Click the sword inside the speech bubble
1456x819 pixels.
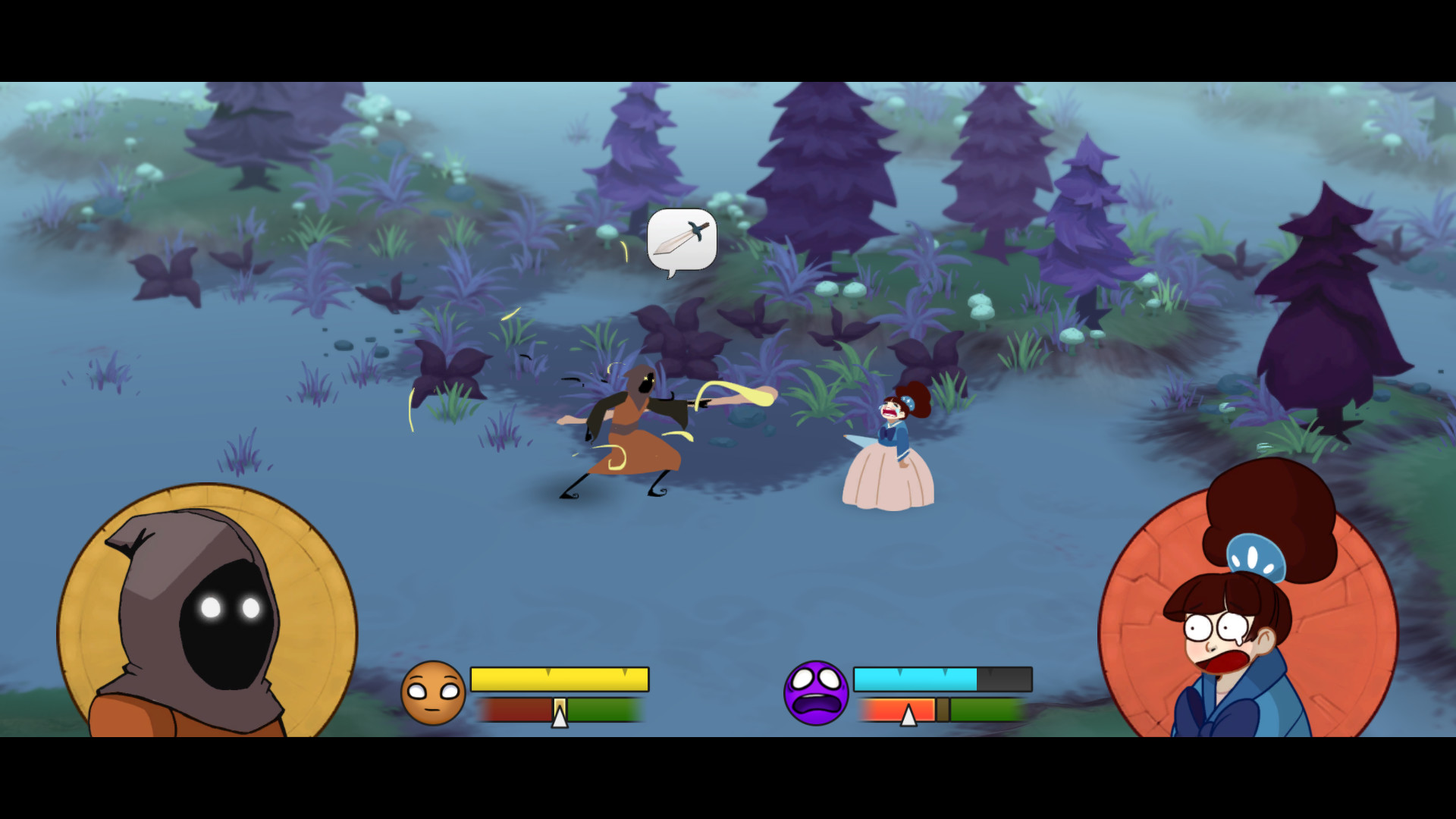click(x=680, y=238)
